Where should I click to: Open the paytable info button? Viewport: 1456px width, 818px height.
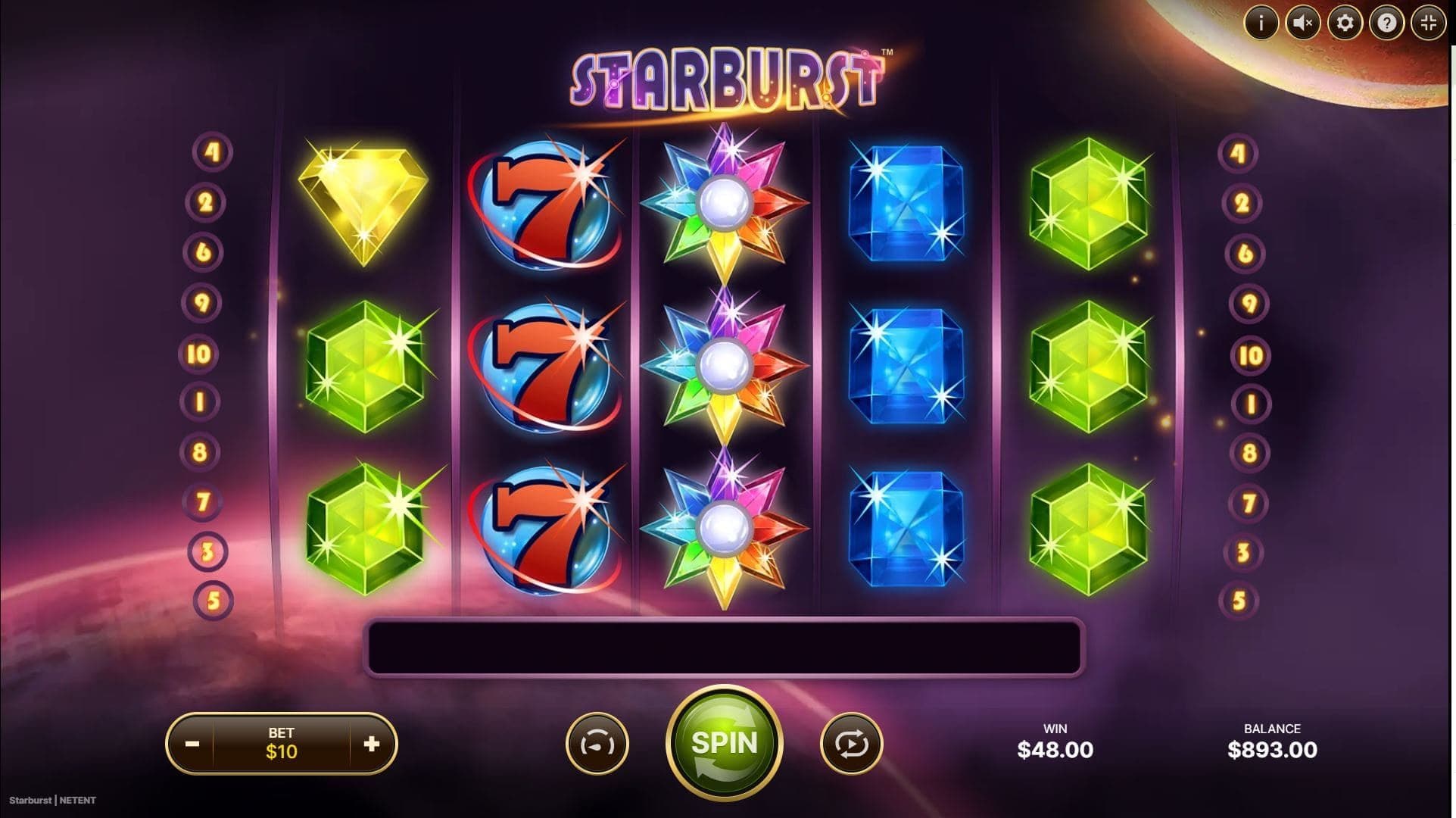coord(1261,23)
